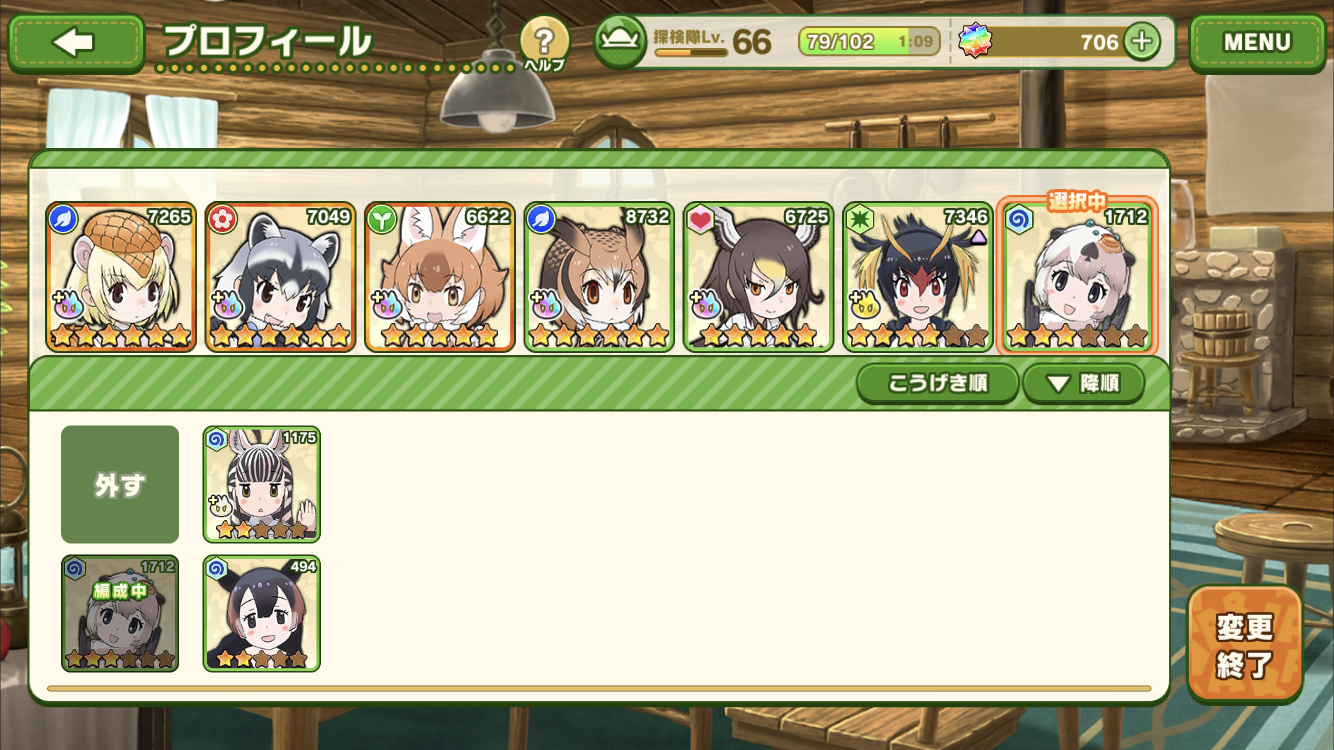
Task: Select the owl character card with 8732
Action: (599, 277)
